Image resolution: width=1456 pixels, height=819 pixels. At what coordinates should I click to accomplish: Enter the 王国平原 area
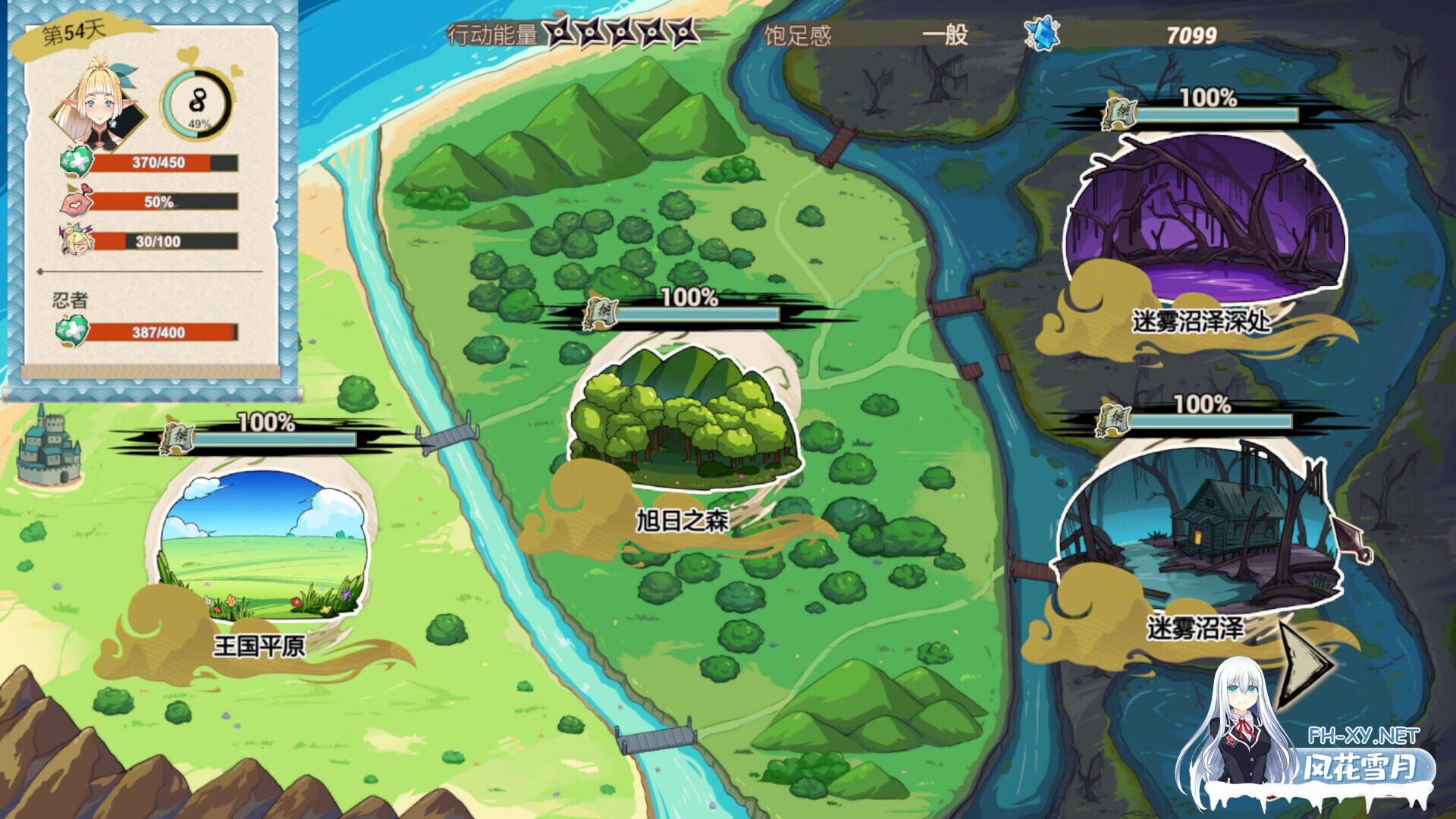262,544
